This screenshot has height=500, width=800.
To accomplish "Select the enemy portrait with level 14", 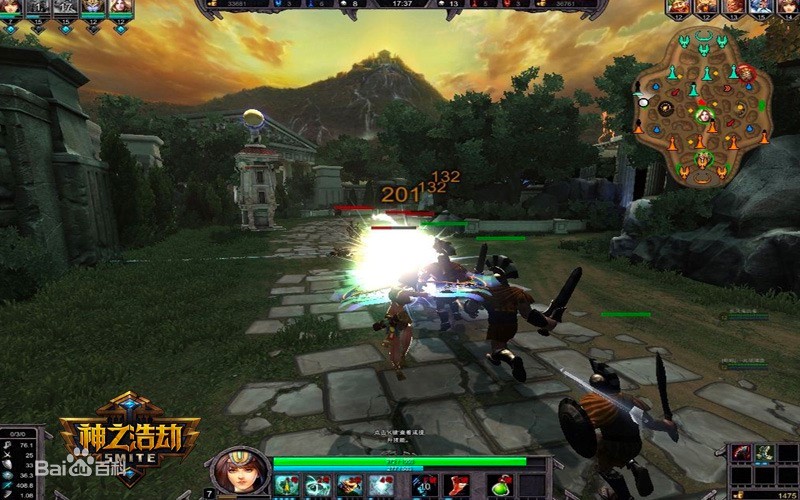I will click(x=789, y=7).
